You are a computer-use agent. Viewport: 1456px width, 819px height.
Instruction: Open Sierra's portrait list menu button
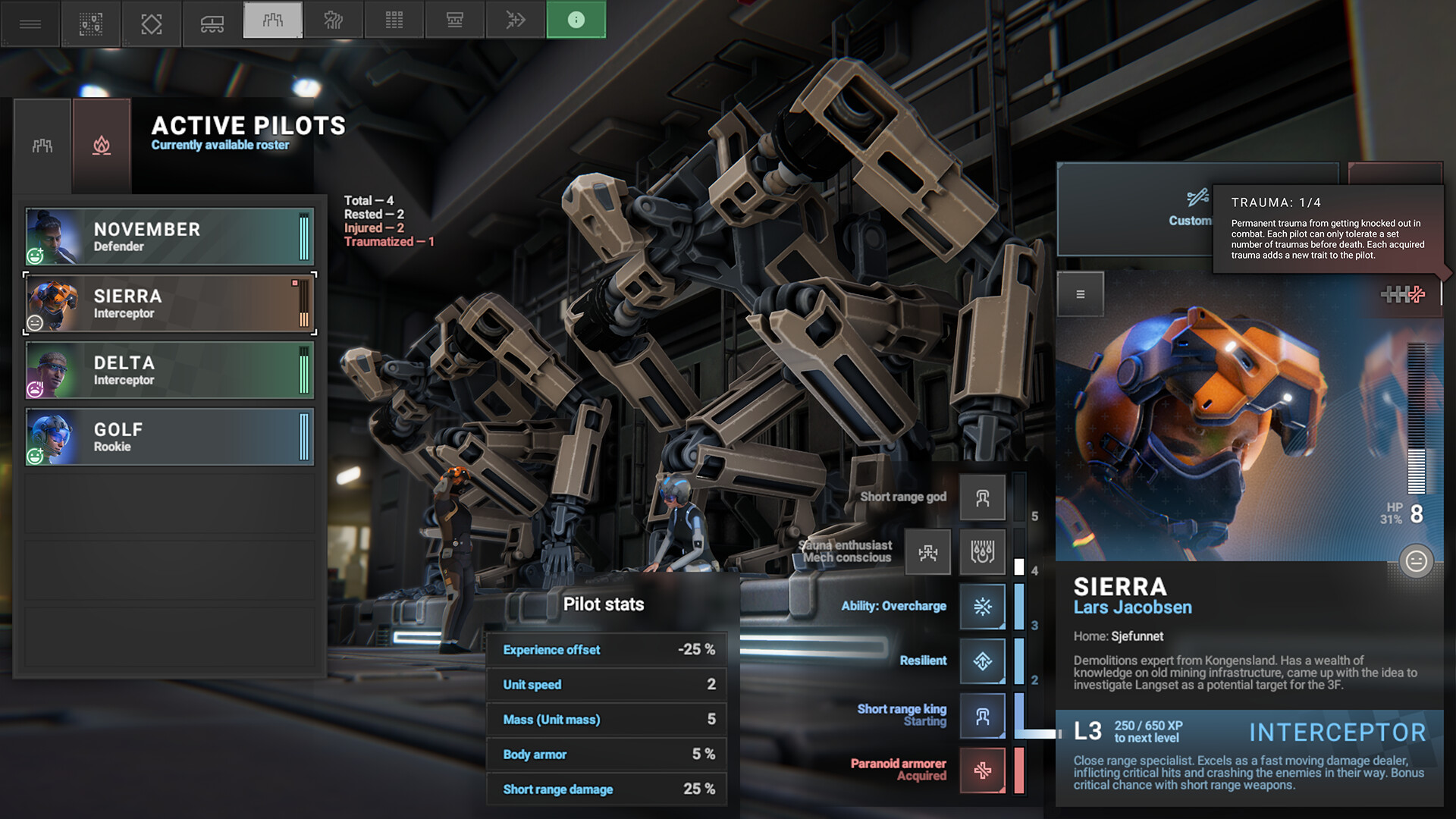(1080, 294)
